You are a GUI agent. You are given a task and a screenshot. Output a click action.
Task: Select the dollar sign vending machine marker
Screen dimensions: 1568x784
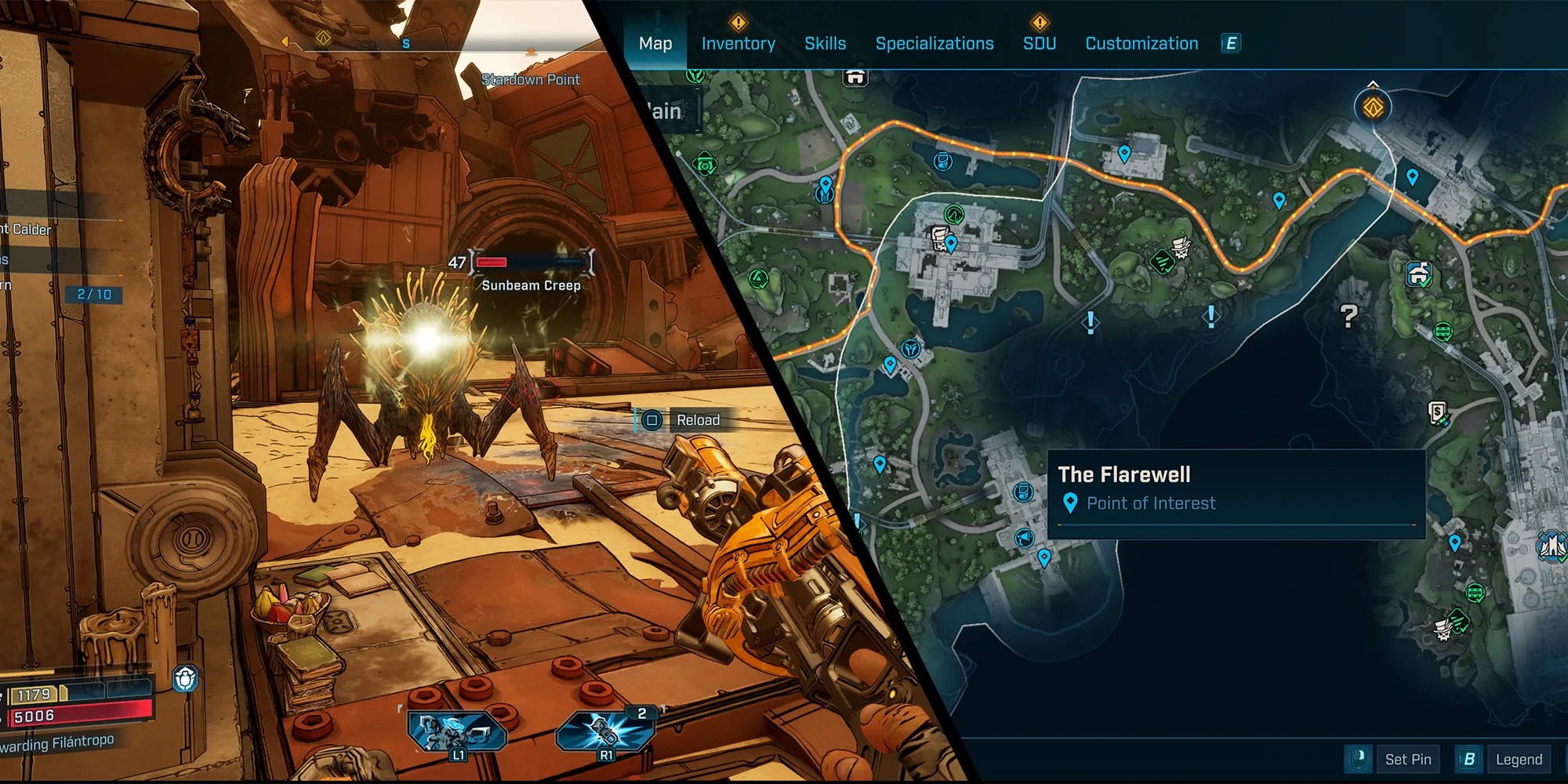(x=1437, y=412)
